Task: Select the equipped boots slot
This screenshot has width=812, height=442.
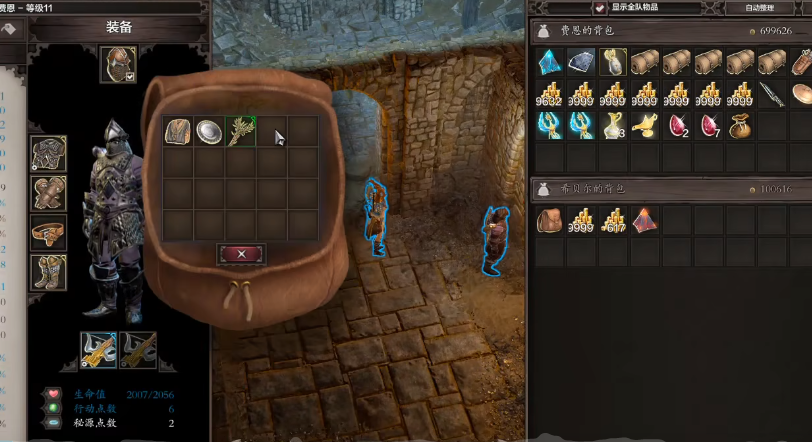Action: [48, 271]
